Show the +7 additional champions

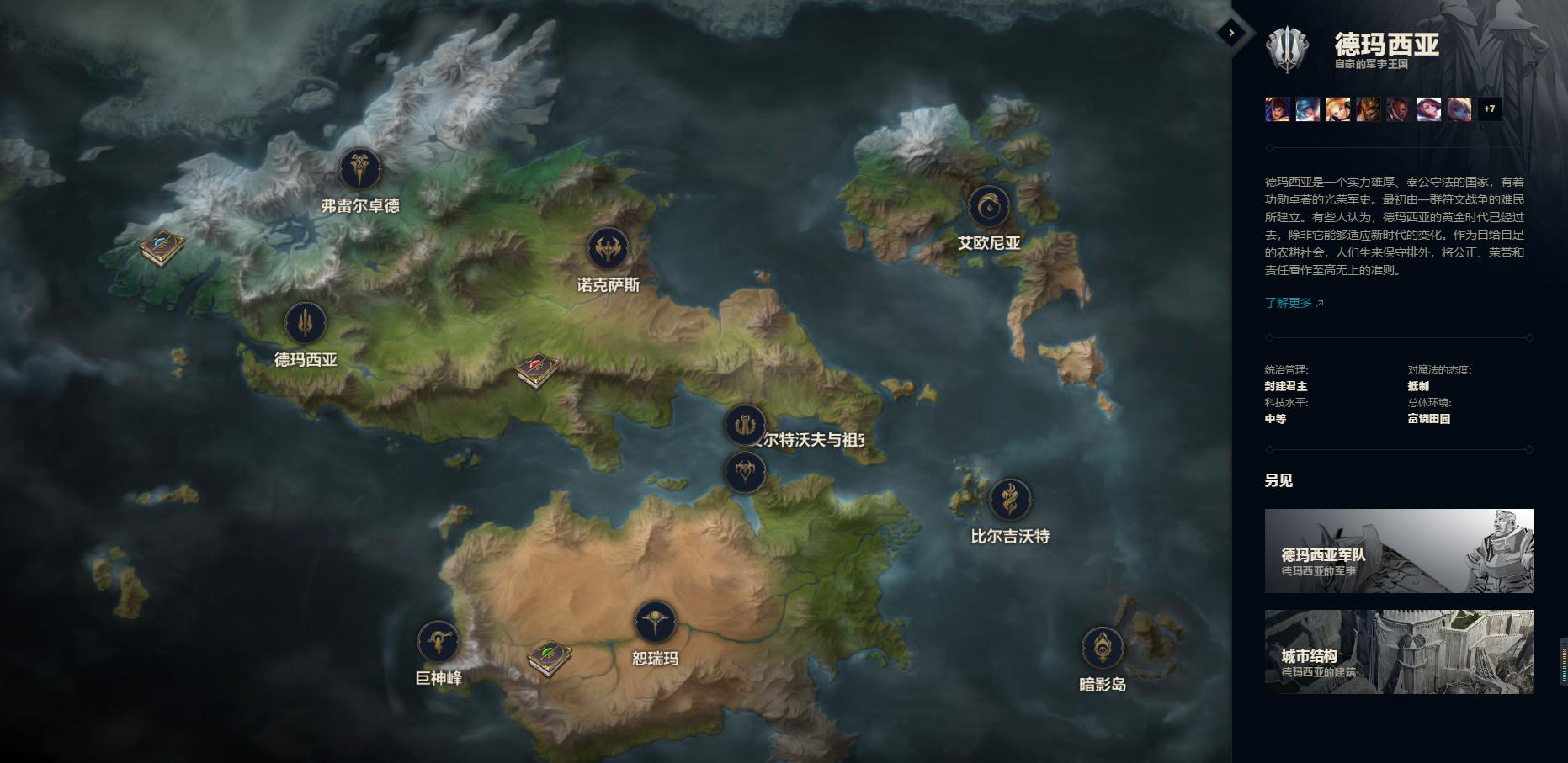1489,109
